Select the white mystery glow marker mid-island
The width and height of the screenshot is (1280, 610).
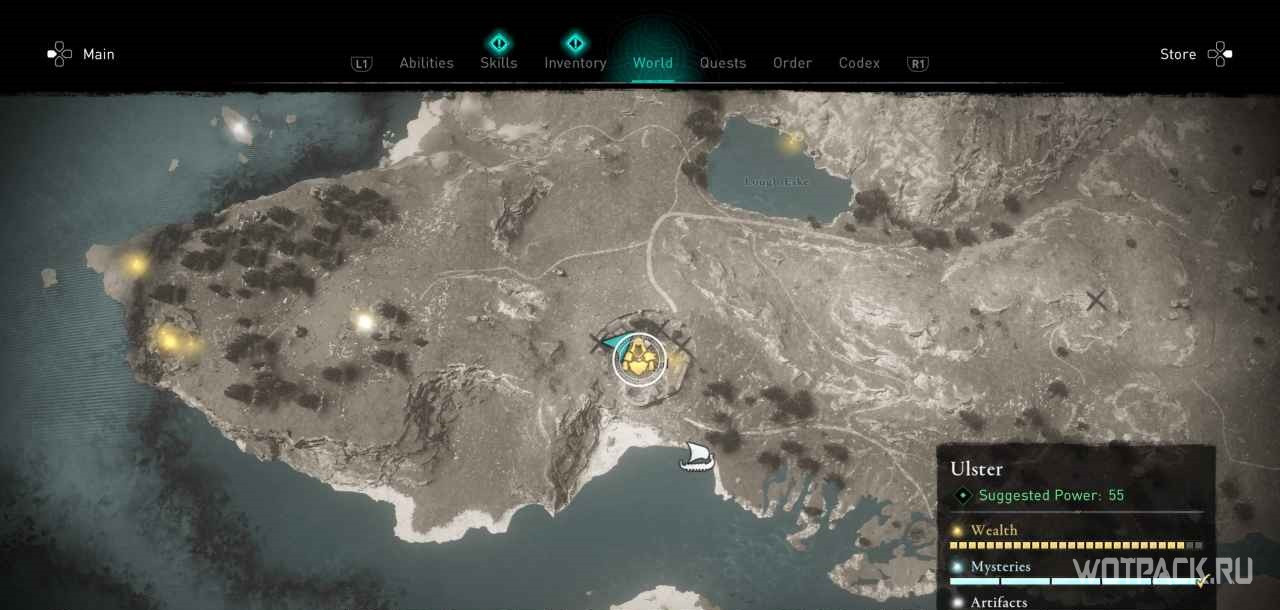(364, 322)
